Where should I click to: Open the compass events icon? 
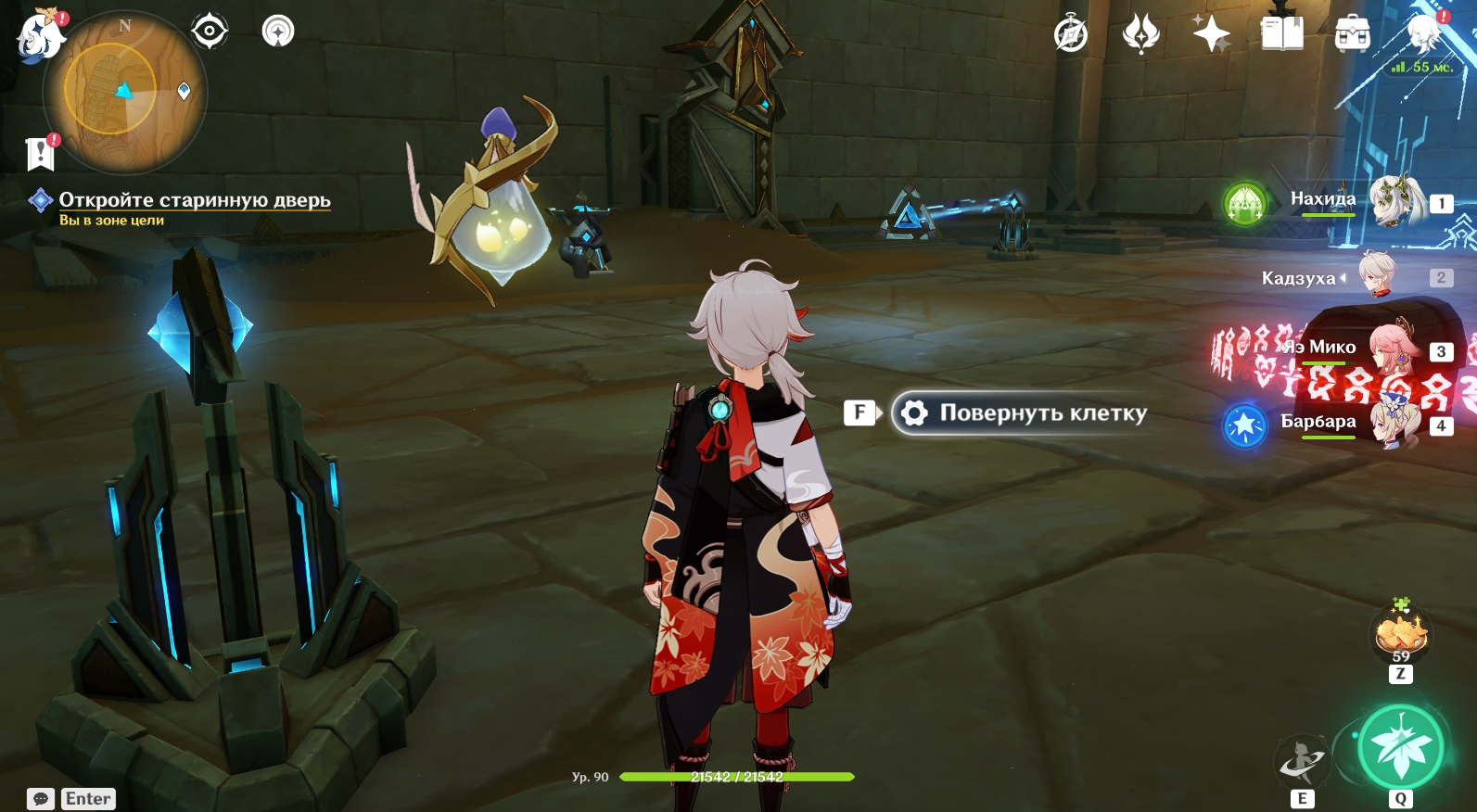coord(1071,35)
